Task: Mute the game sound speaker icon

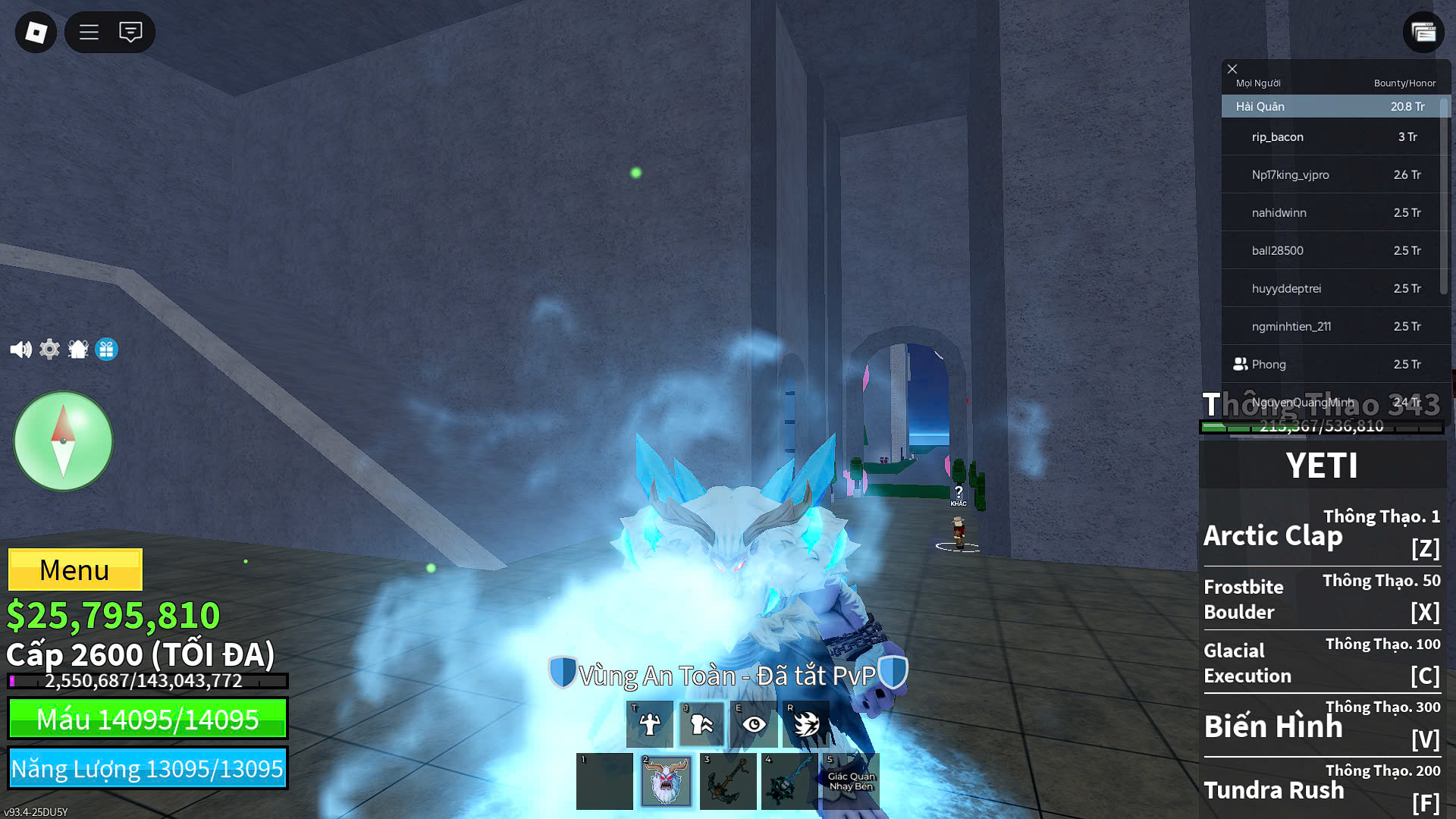Action: tap(20, 349)
